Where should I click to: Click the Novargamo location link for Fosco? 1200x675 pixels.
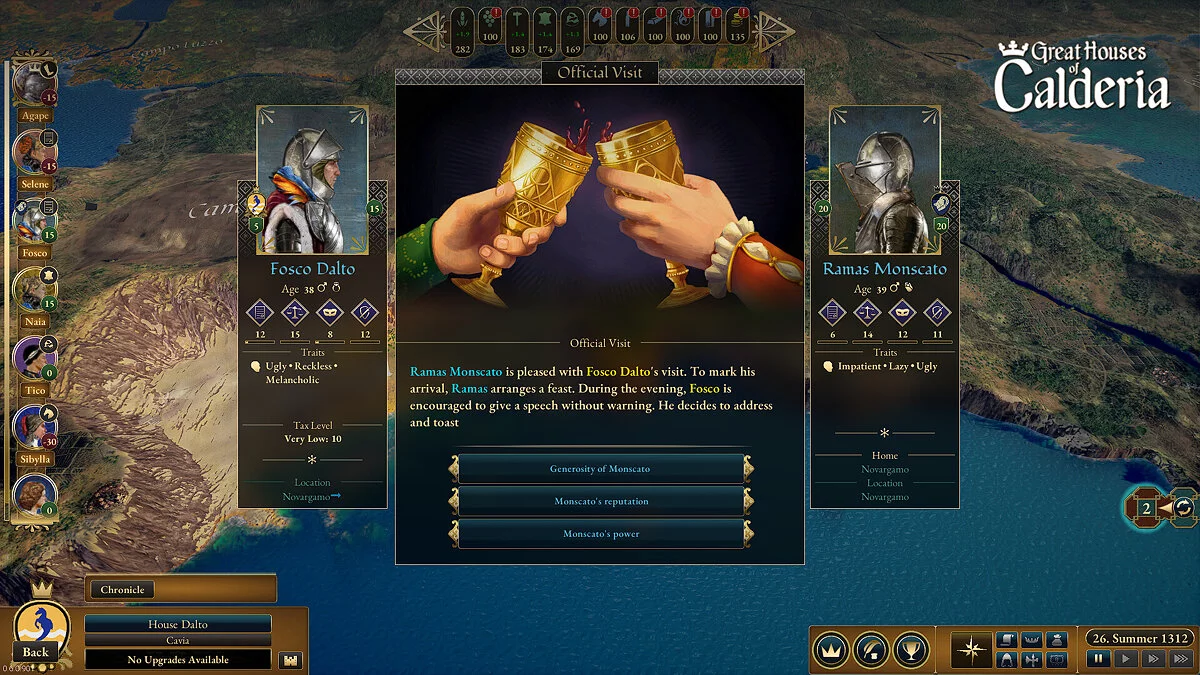point(312,497)
